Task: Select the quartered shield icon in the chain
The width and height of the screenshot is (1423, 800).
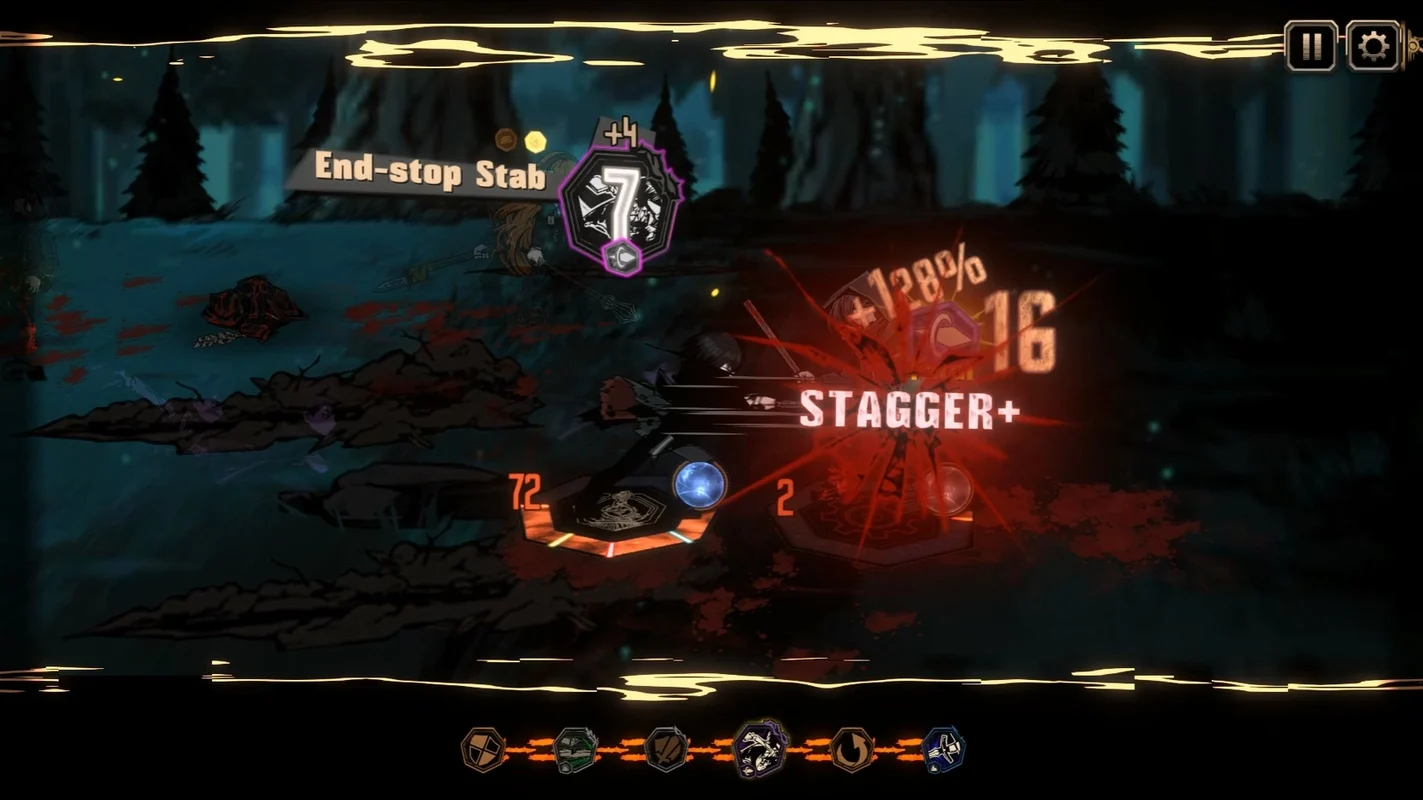Action: point(483,749)
